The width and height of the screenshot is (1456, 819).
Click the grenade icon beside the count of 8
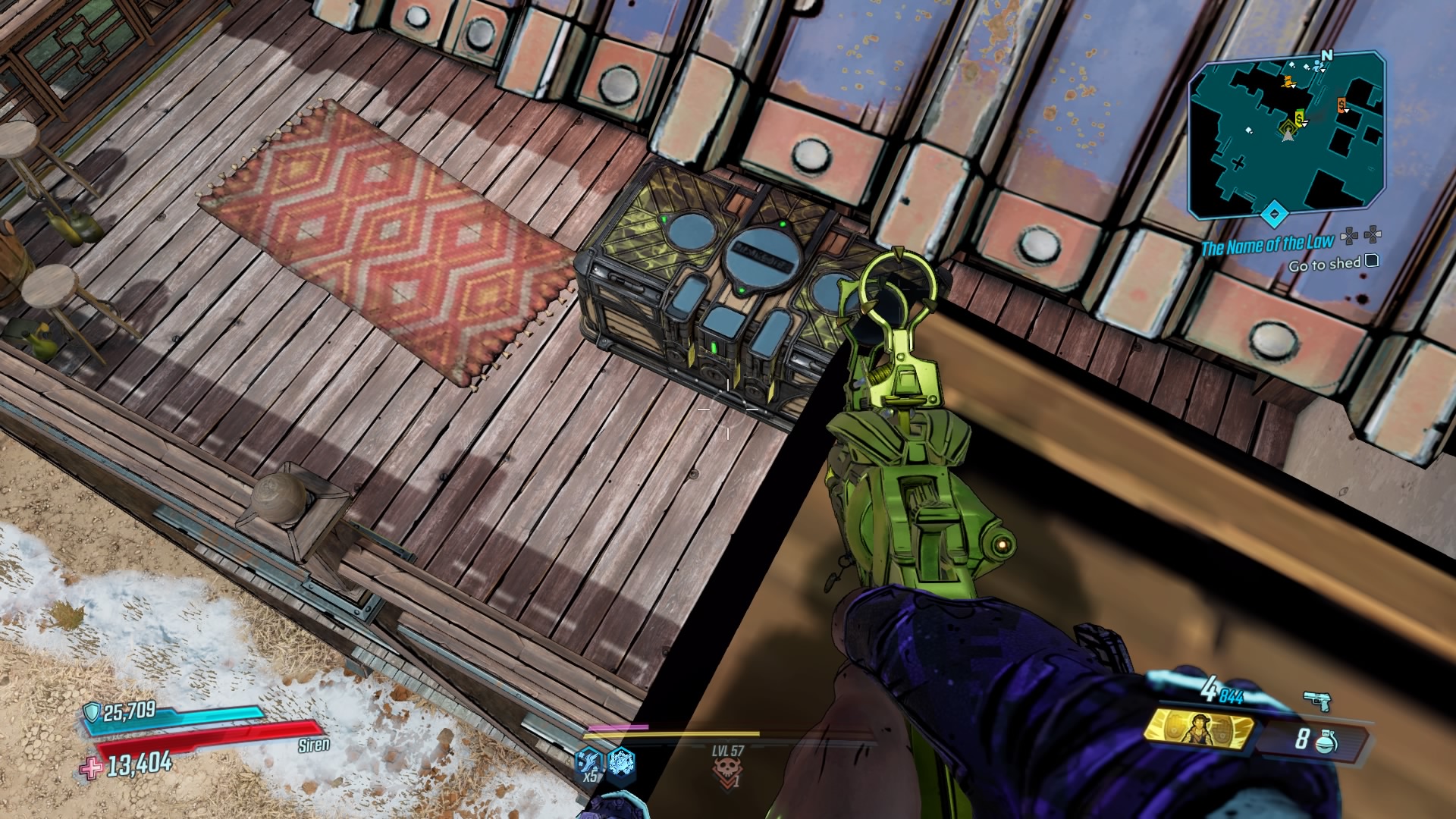pyautogui.click(x=1326, y=740)
